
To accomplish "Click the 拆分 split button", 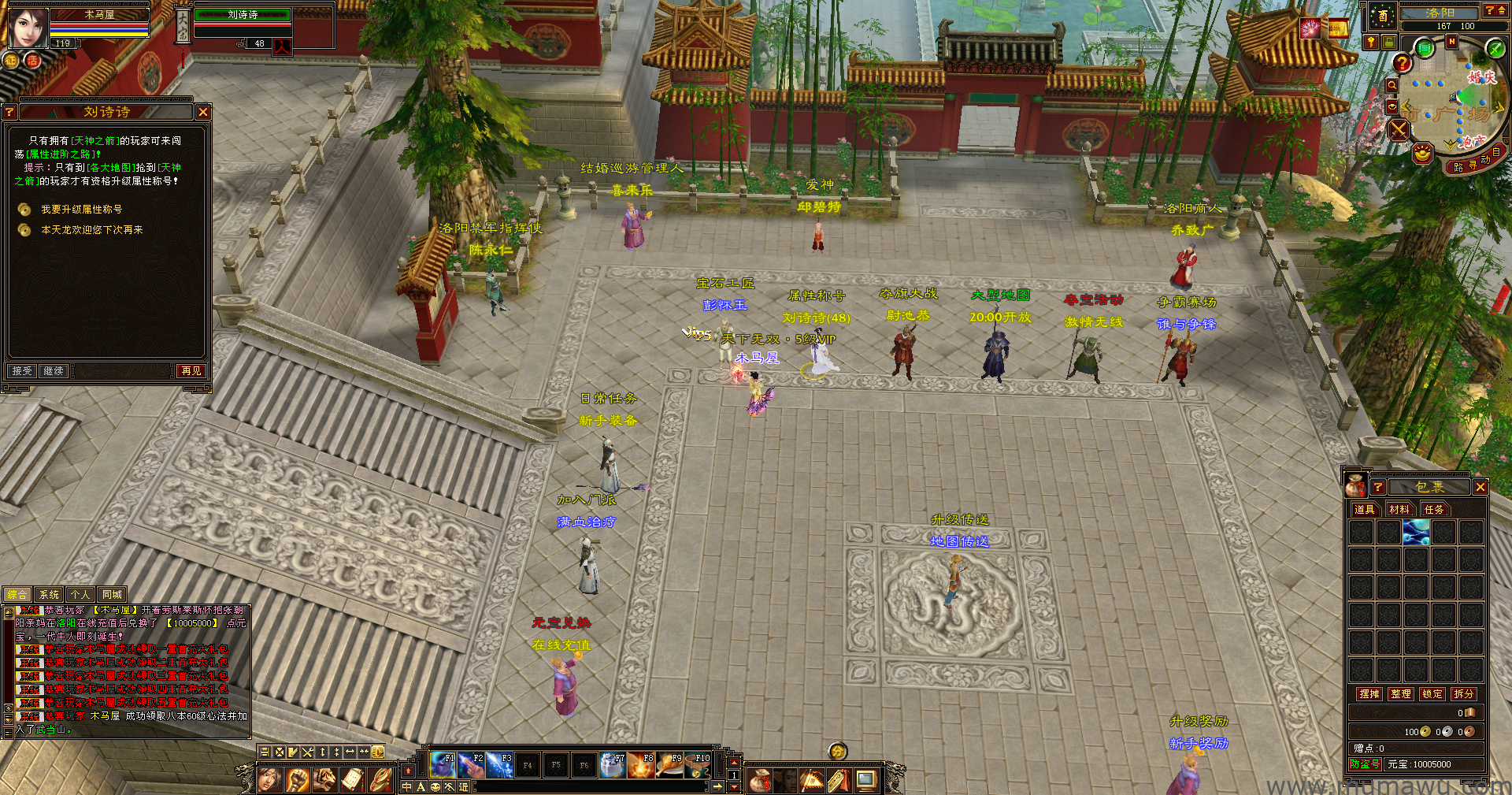I will tap(1463, 694).
